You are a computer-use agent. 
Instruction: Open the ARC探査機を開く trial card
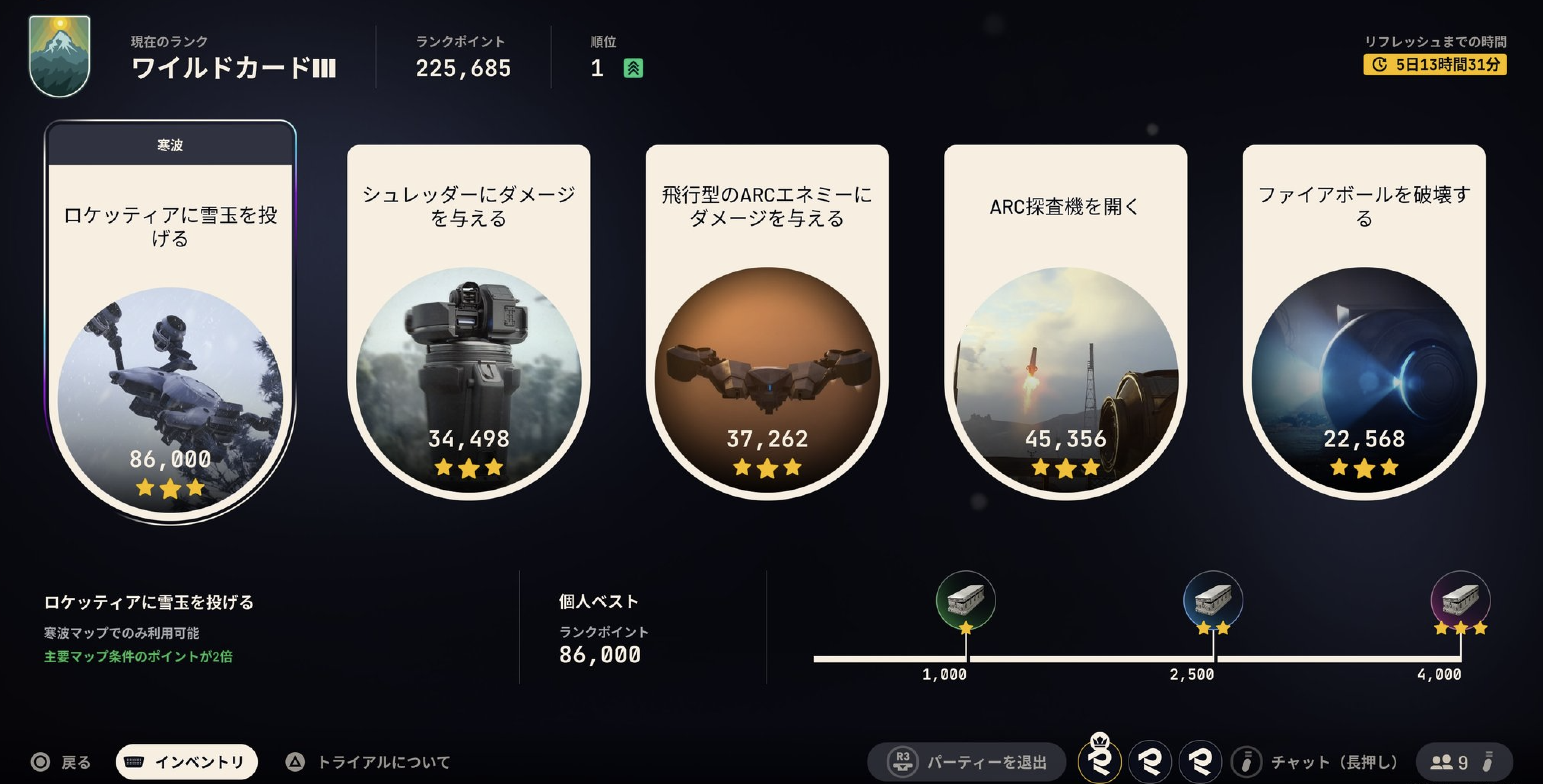[x=1065, y=324]
